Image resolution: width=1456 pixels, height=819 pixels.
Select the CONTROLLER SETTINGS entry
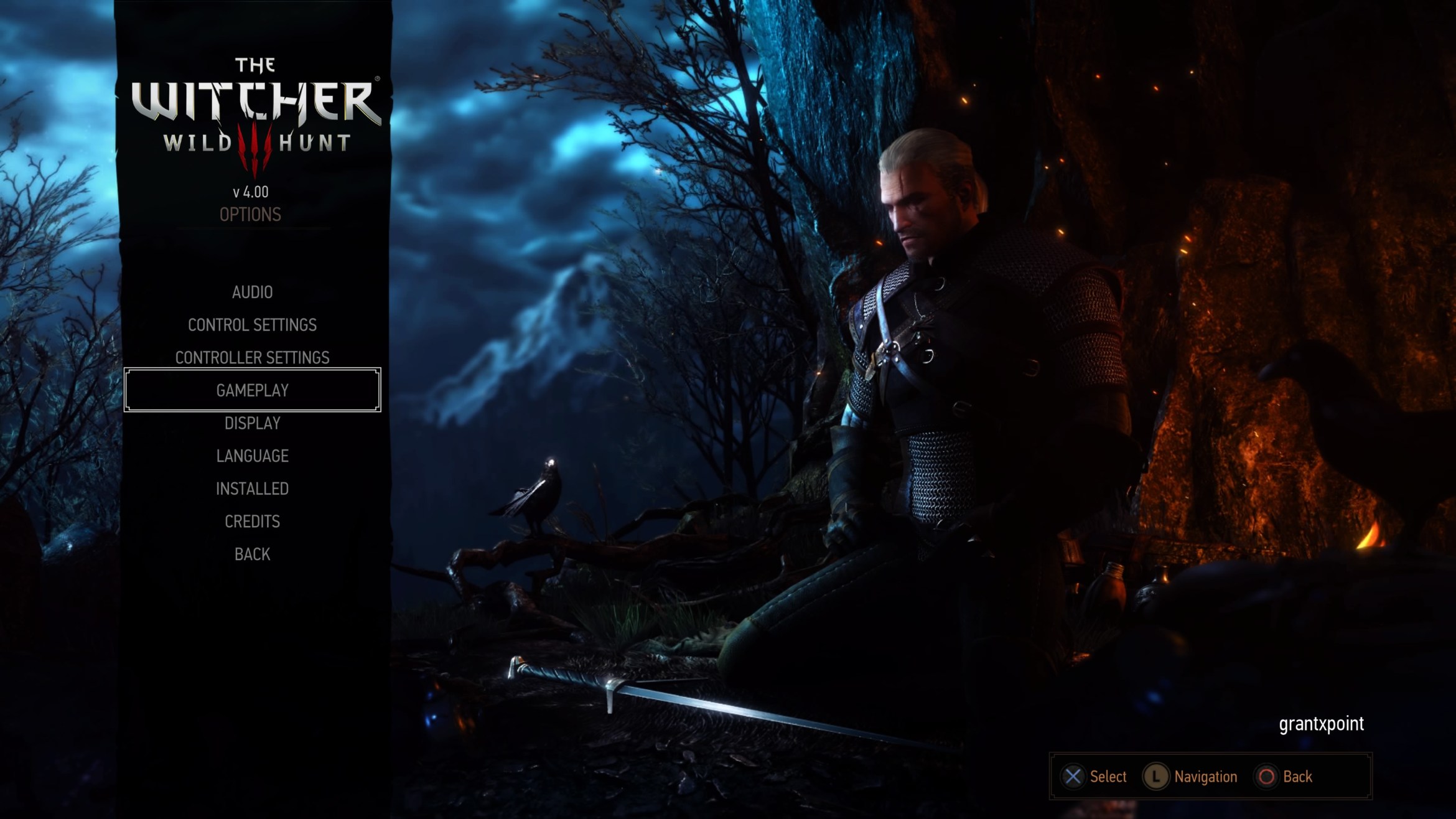(x=253, y=357)
